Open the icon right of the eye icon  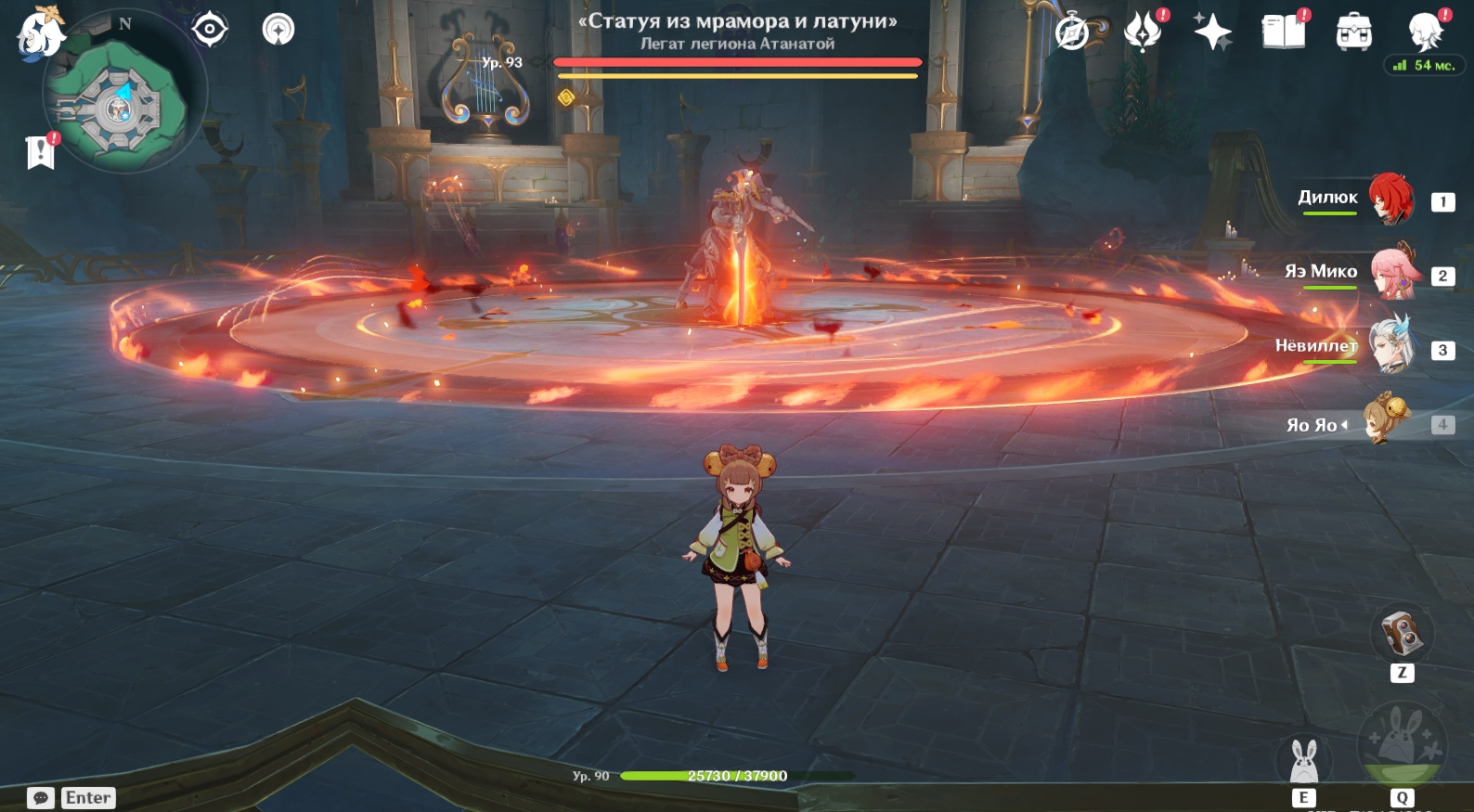pyautogui.click(x=278, y=30)
